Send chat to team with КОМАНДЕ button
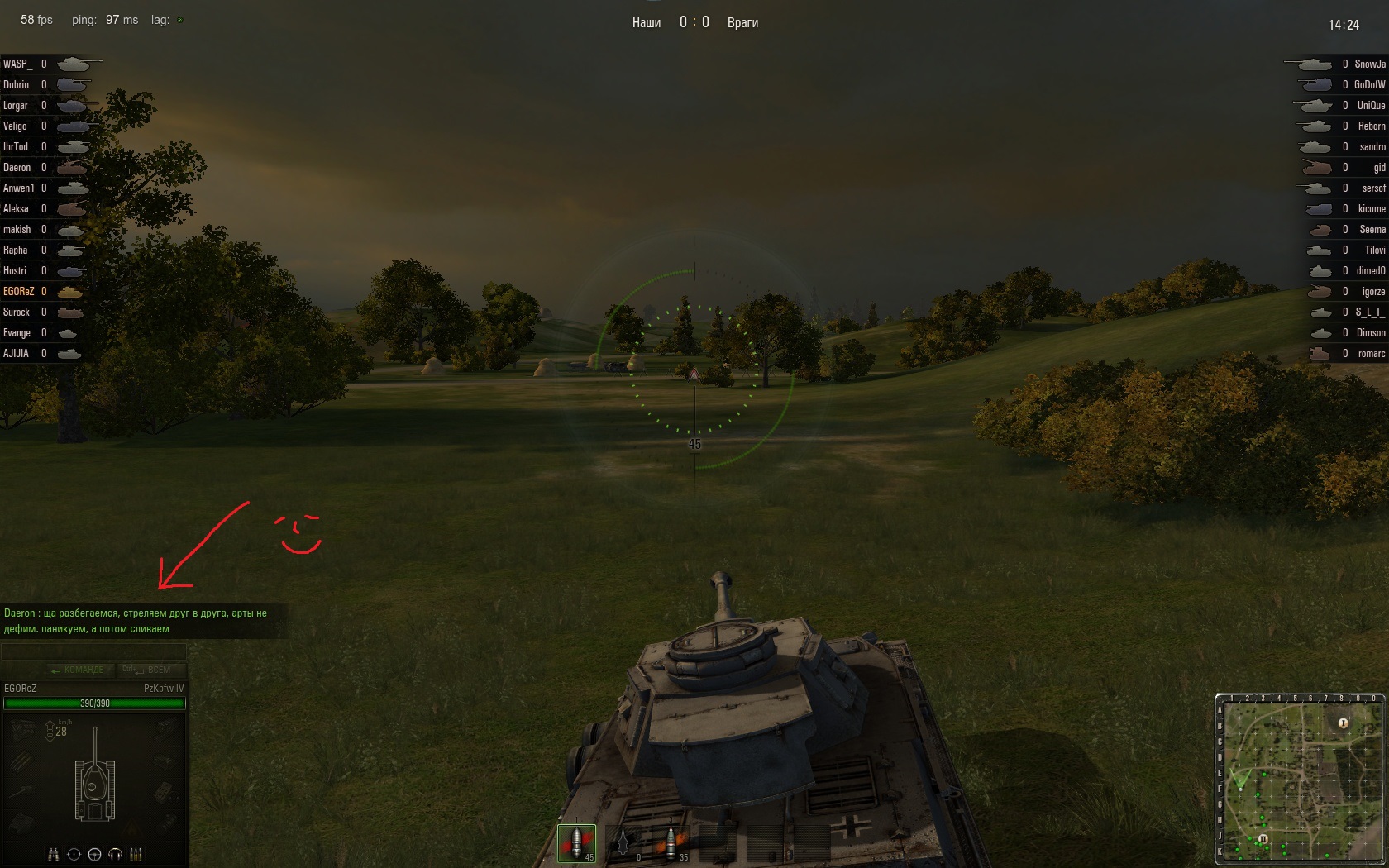The image size is (1389, 868). [x=80, y=670]
